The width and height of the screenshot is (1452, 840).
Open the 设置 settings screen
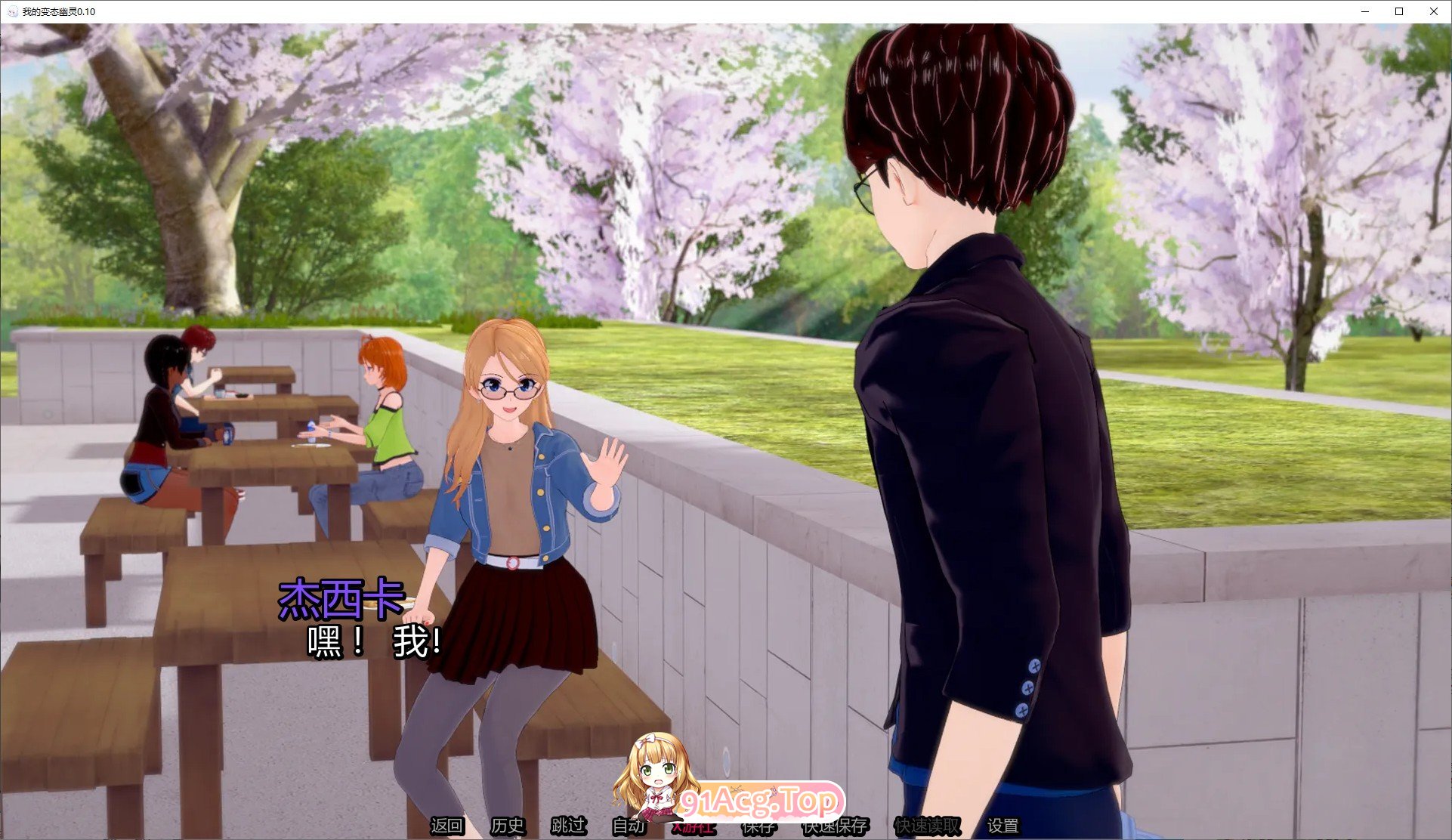(1002, 827)
